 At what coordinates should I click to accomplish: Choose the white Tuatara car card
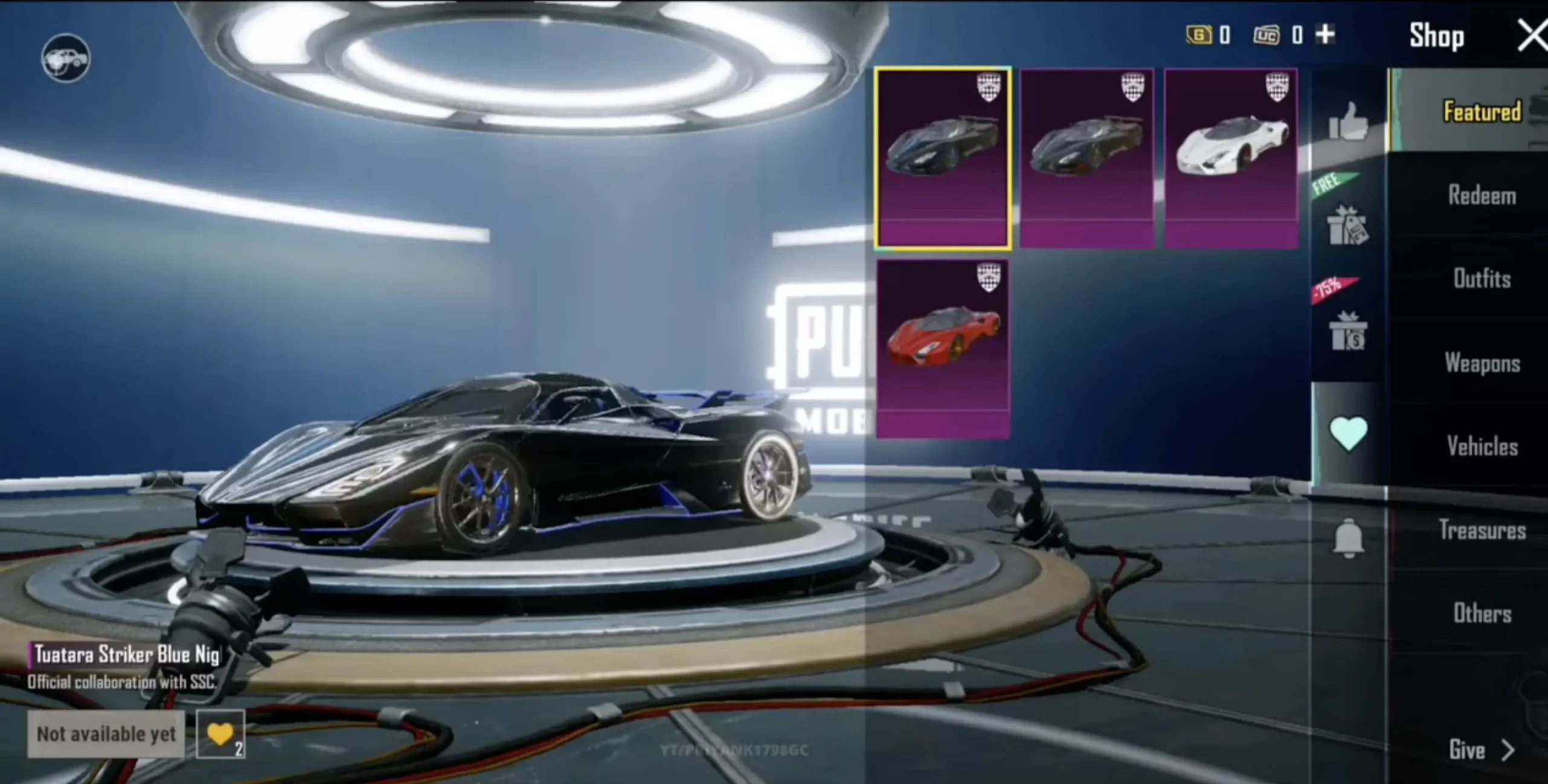(x=1231, y=158)
